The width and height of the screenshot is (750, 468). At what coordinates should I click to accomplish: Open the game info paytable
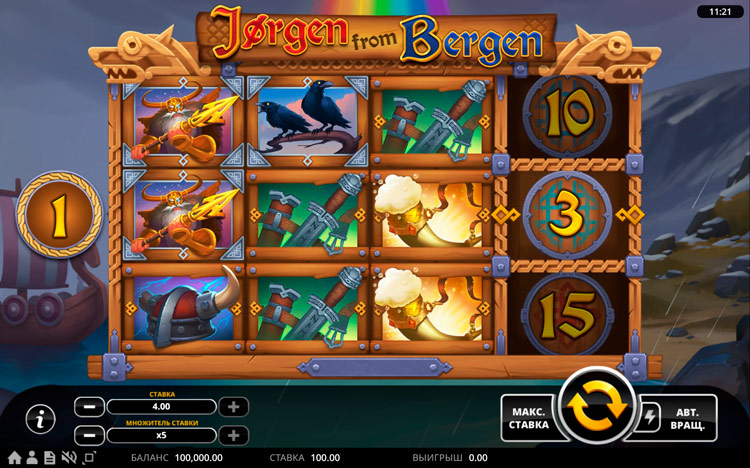pyautogui.click(x=39, y=420)
